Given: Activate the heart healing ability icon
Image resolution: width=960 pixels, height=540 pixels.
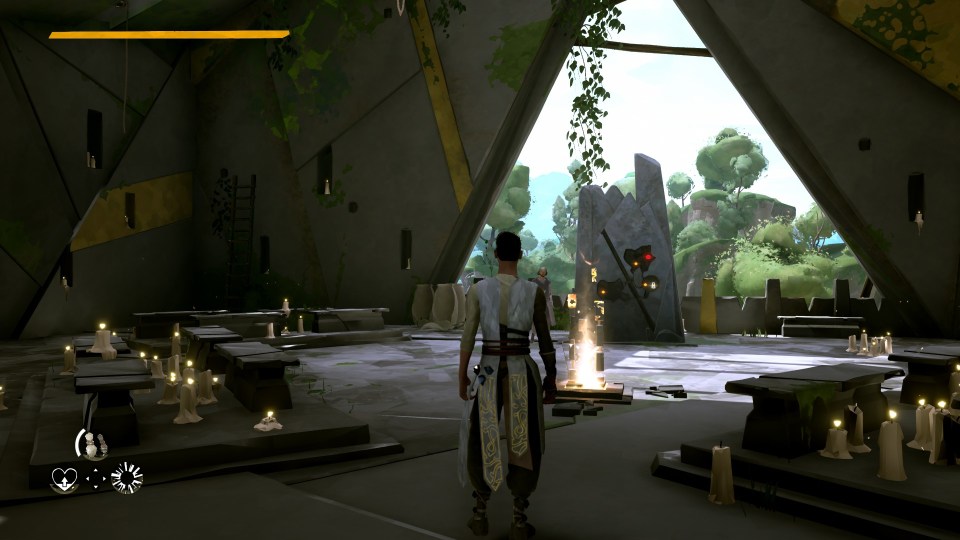Looking at the screenshot, I should 63,478.
